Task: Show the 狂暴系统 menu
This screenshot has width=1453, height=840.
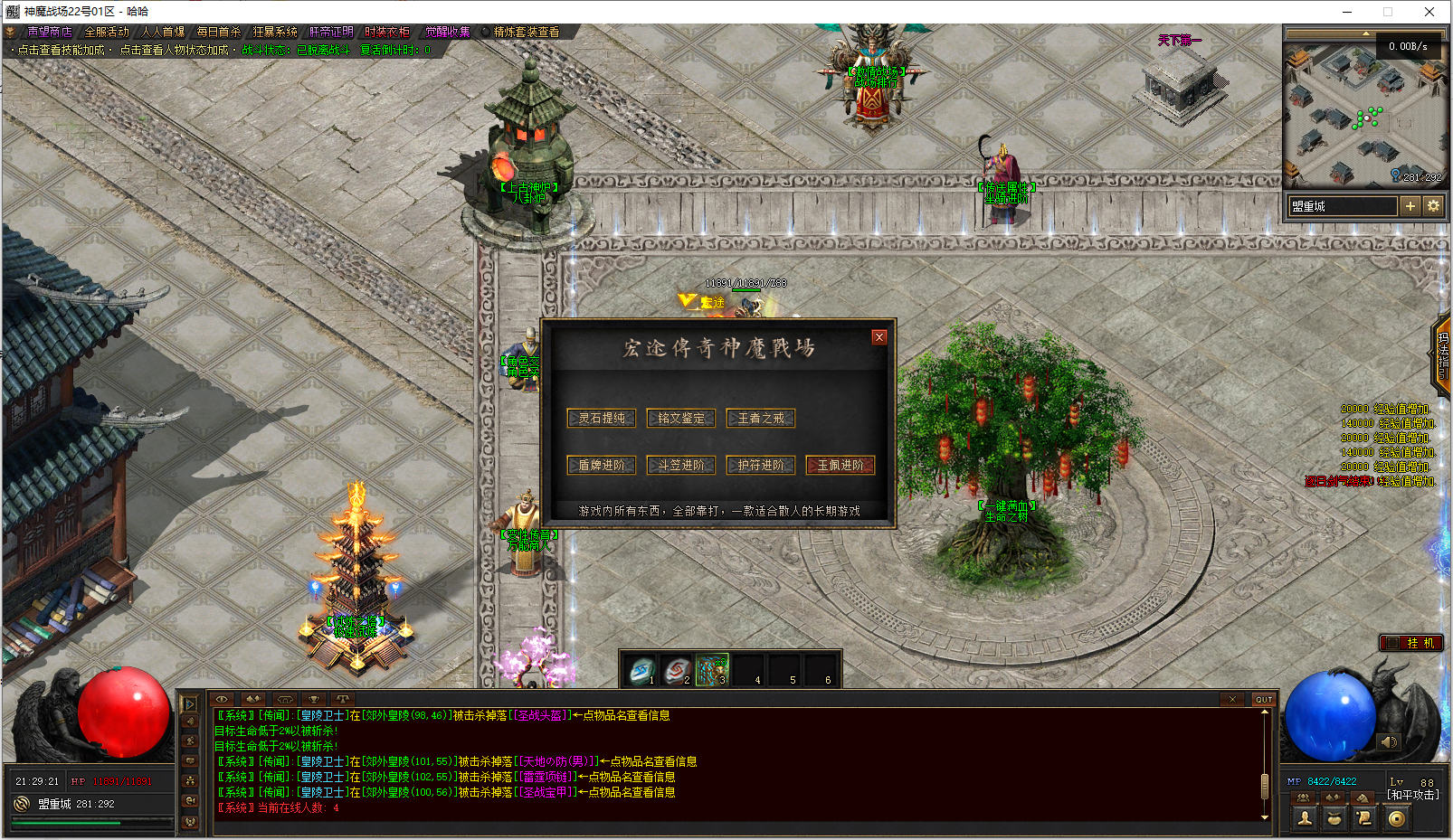Action: pos(275,32)
